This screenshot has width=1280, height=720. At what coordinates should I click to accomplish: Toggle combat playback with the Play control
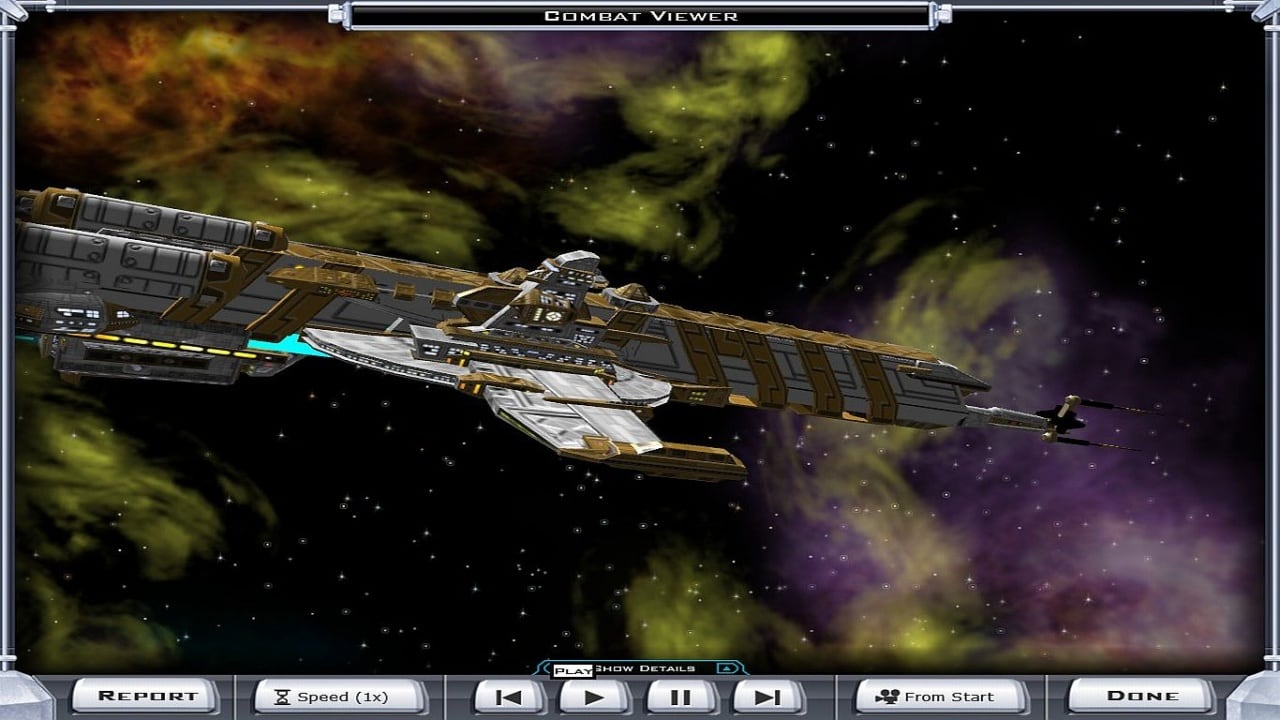[594, 698]
